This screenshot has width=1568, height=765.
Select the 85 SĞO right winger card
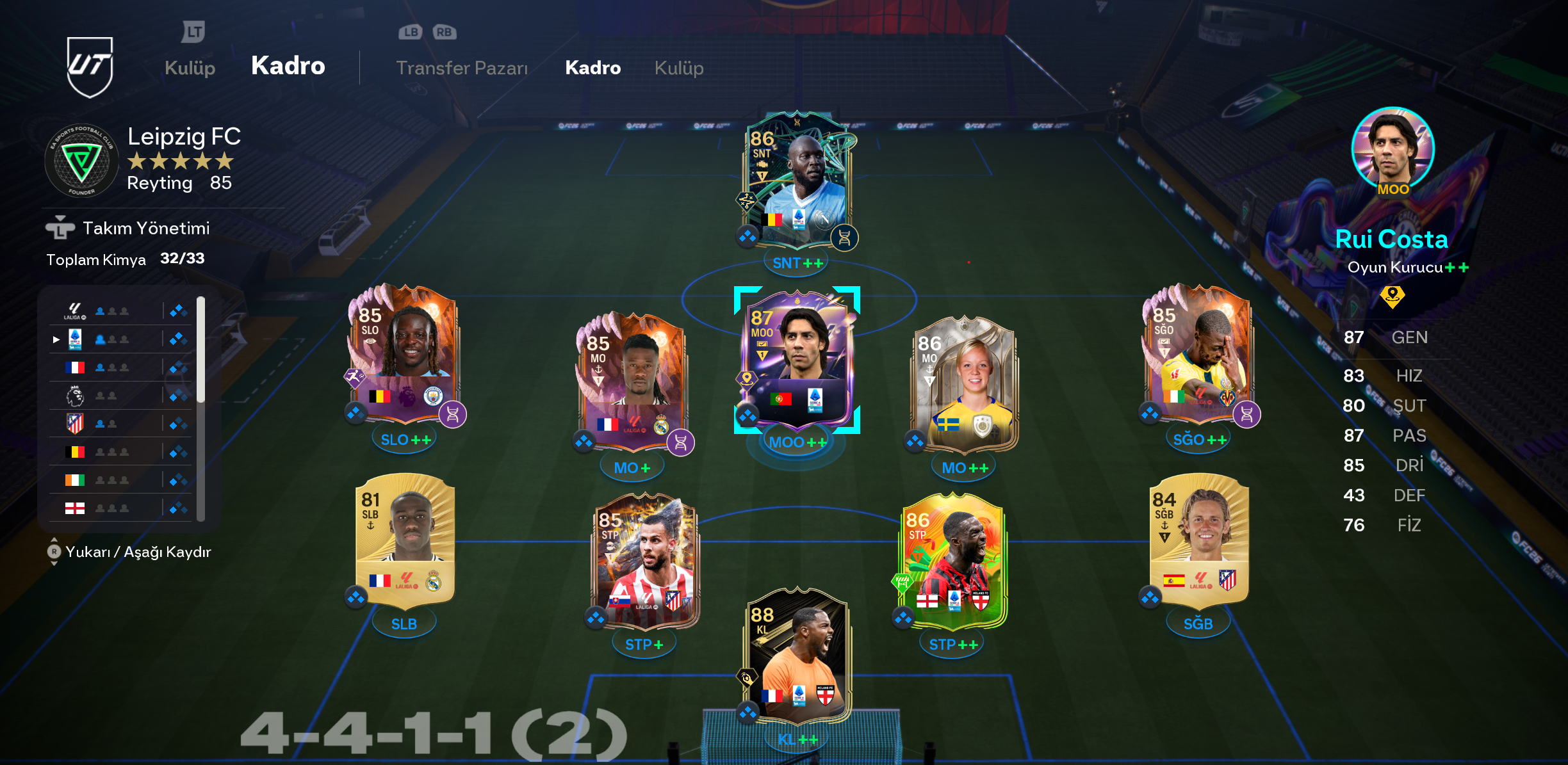click(x=1198, y=355)
